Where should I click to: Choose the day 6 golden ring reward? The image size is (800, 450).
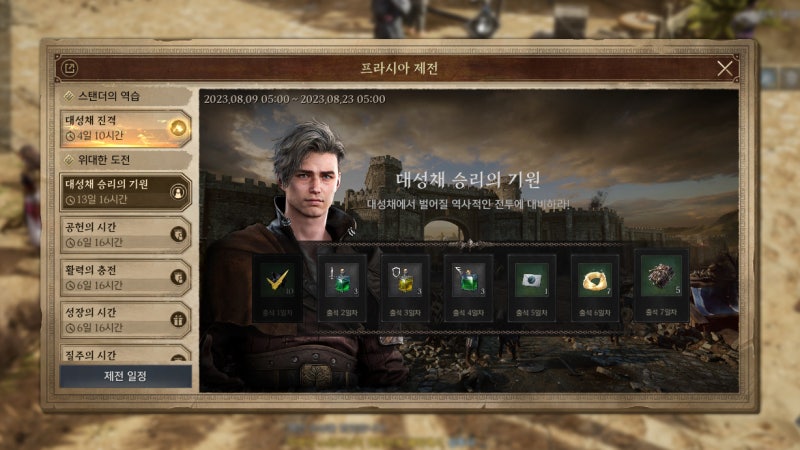tap(597, 281)
